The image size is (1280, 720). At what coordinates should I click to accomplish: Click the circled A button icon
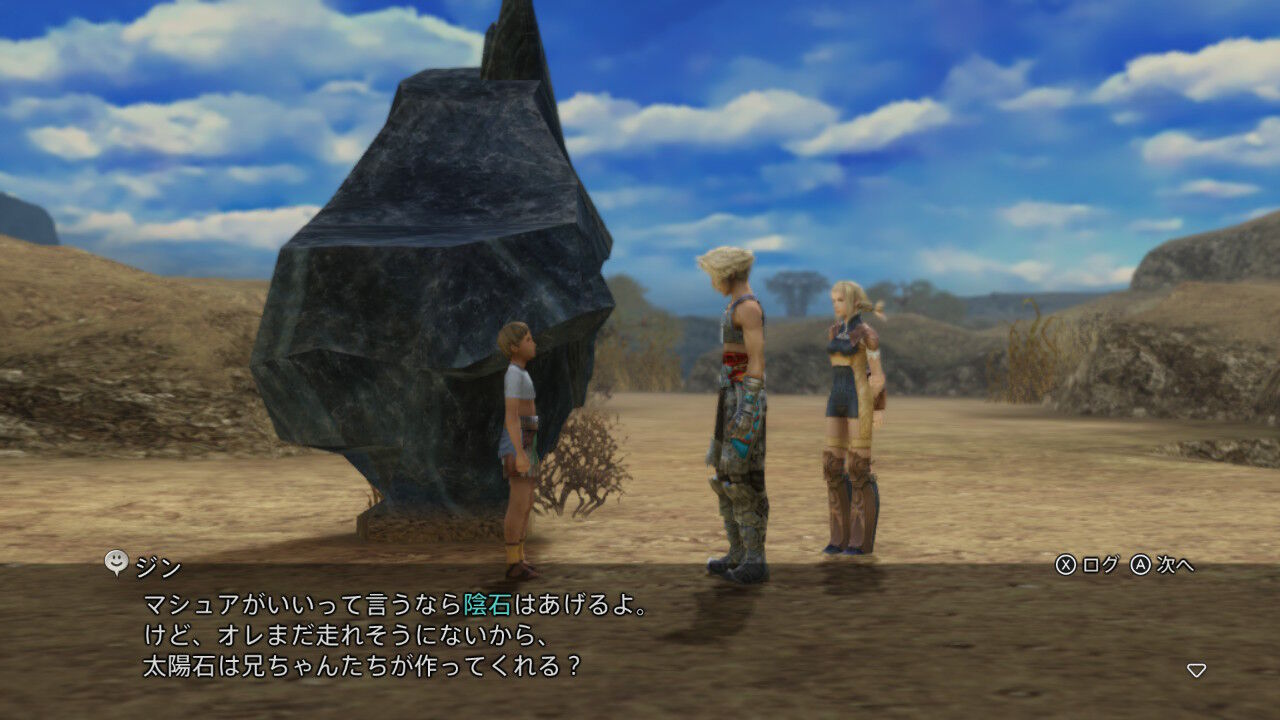pos(1141,564)
